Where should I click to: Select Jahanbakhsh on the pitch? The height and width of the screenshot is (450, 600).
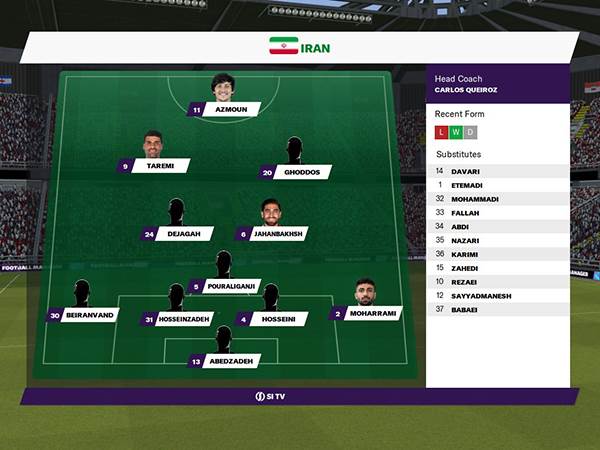pyautogui.click(x=272, y=234)
